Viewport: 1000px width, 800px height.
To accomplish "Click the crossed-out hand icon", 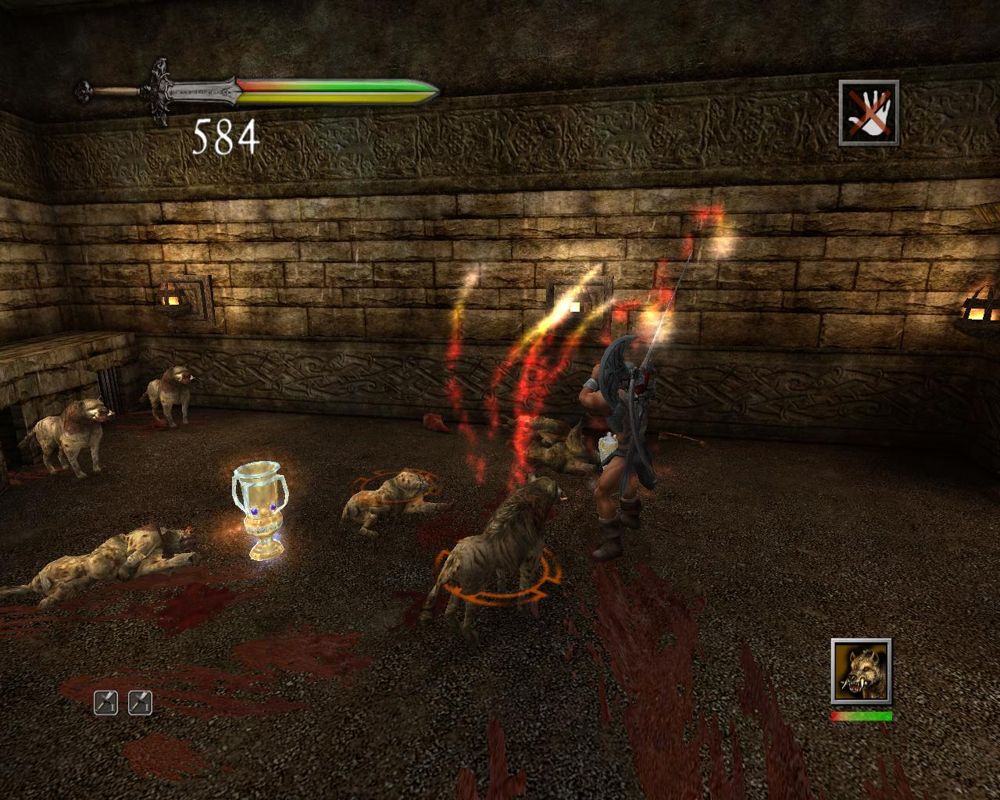I will (x=868, y=113).
